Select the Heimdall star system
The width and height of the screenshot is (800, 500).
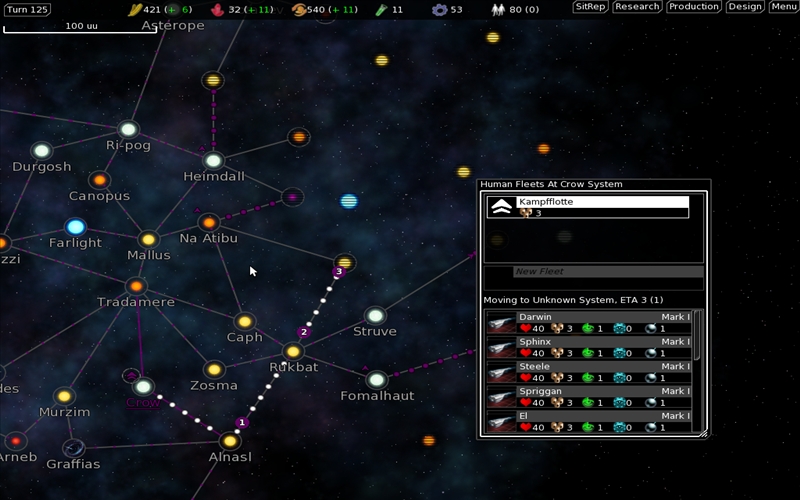[x=213, y=161]
